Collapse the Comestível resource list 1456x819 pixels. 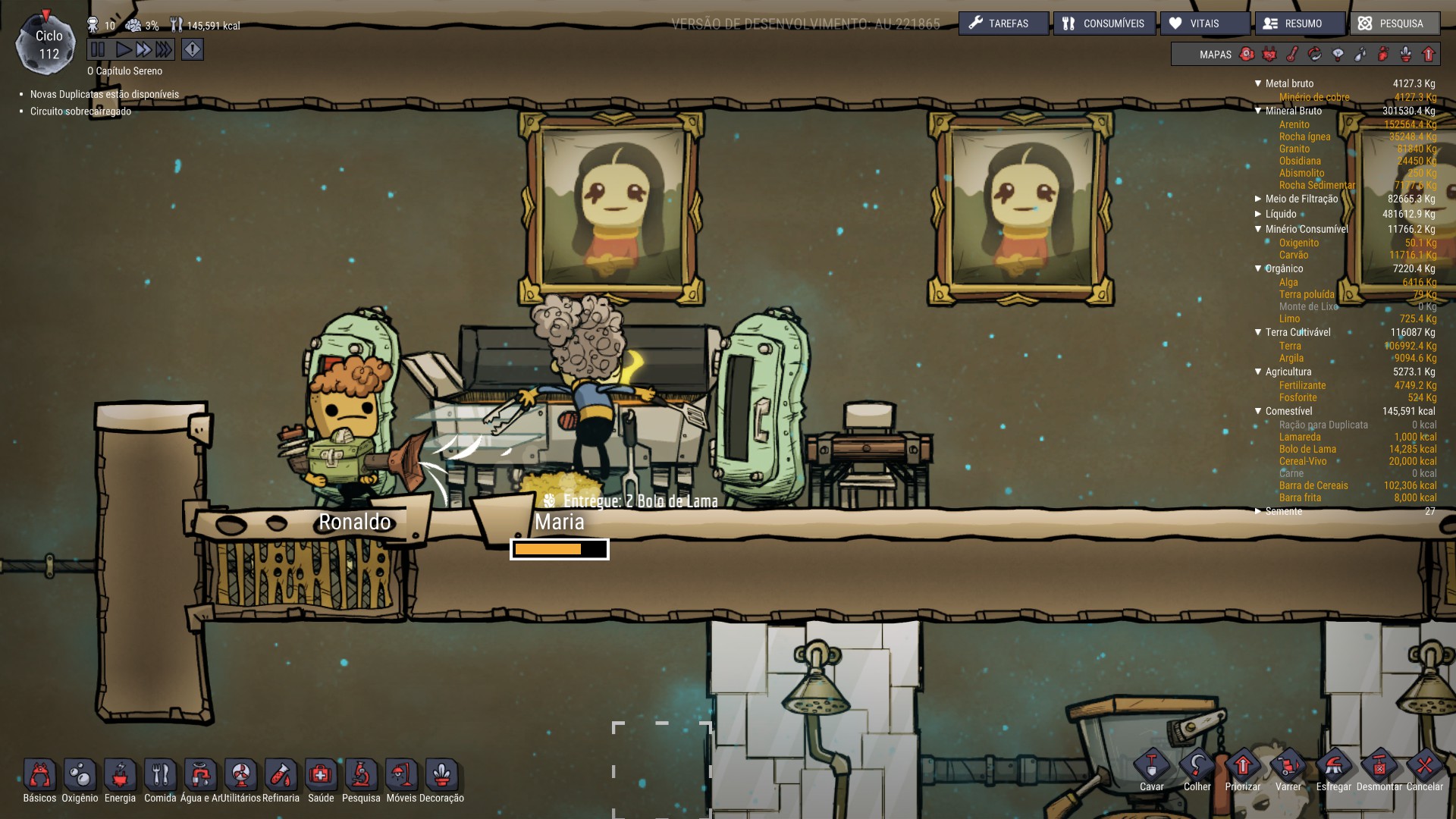1259,410
